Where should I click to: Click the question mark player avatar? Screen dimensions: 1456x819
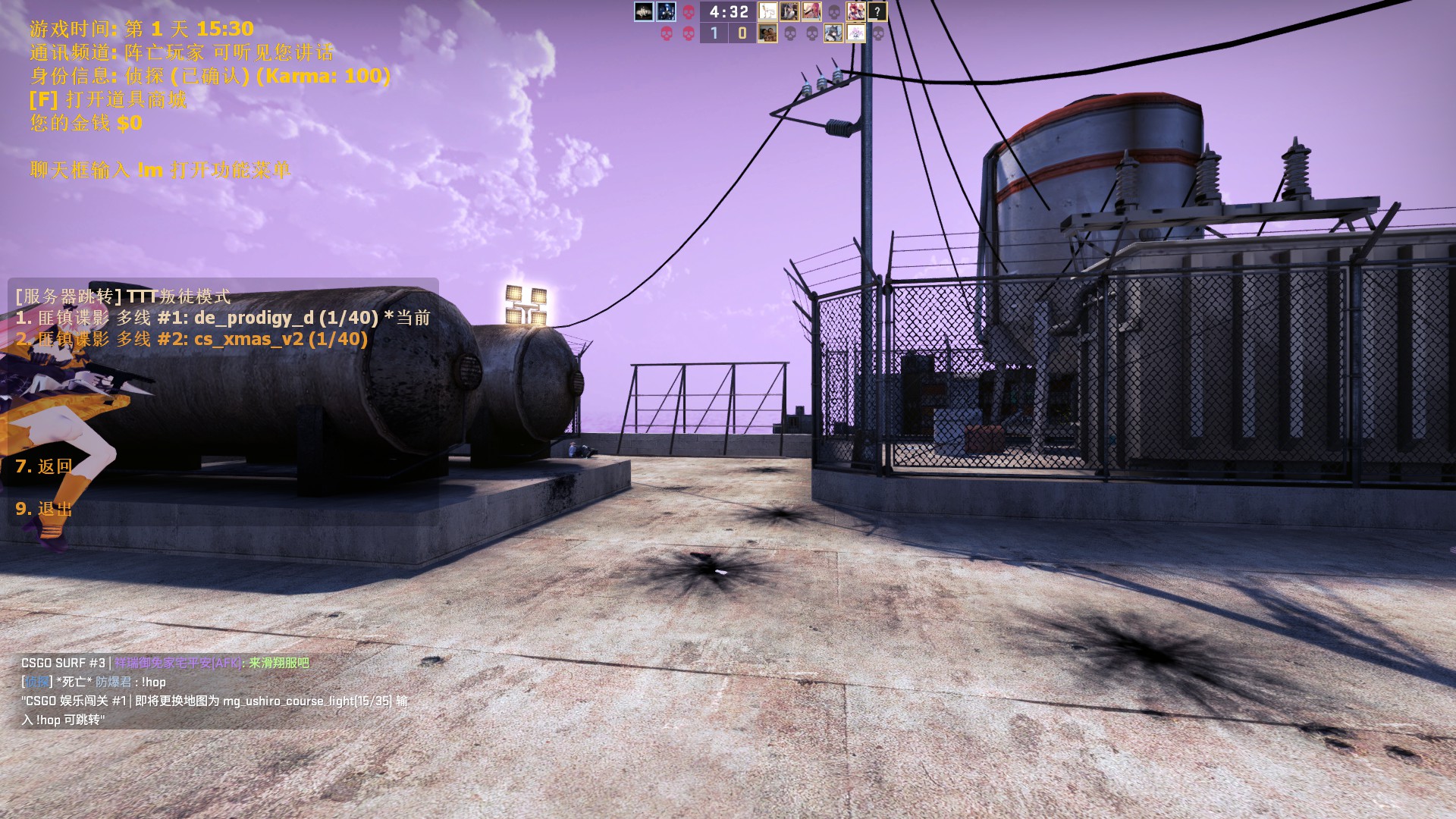point(877,11)
